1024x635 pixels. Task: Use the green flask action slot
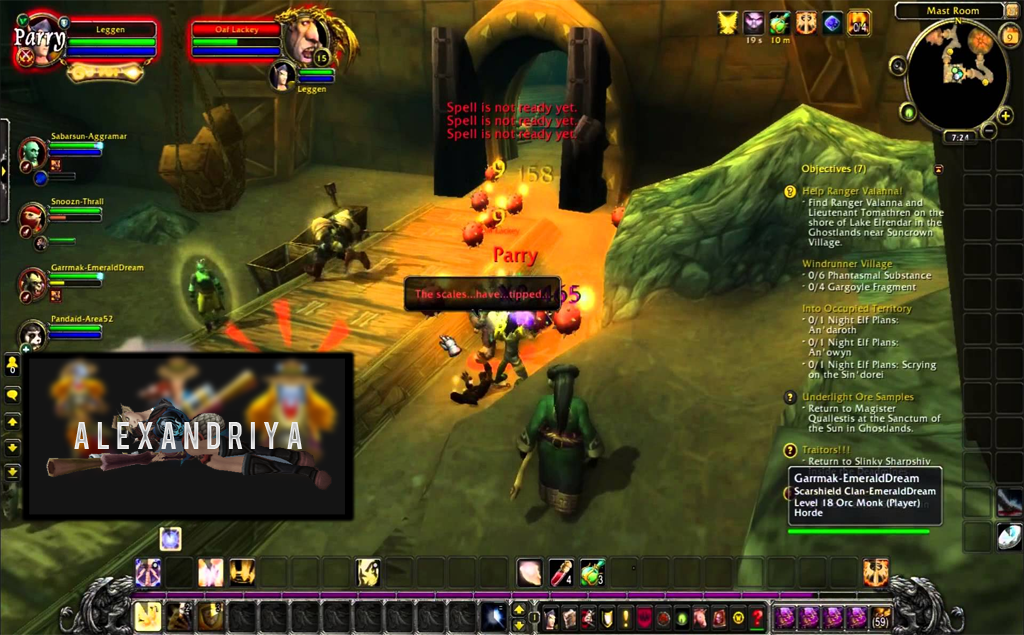[x=593, y=573]
